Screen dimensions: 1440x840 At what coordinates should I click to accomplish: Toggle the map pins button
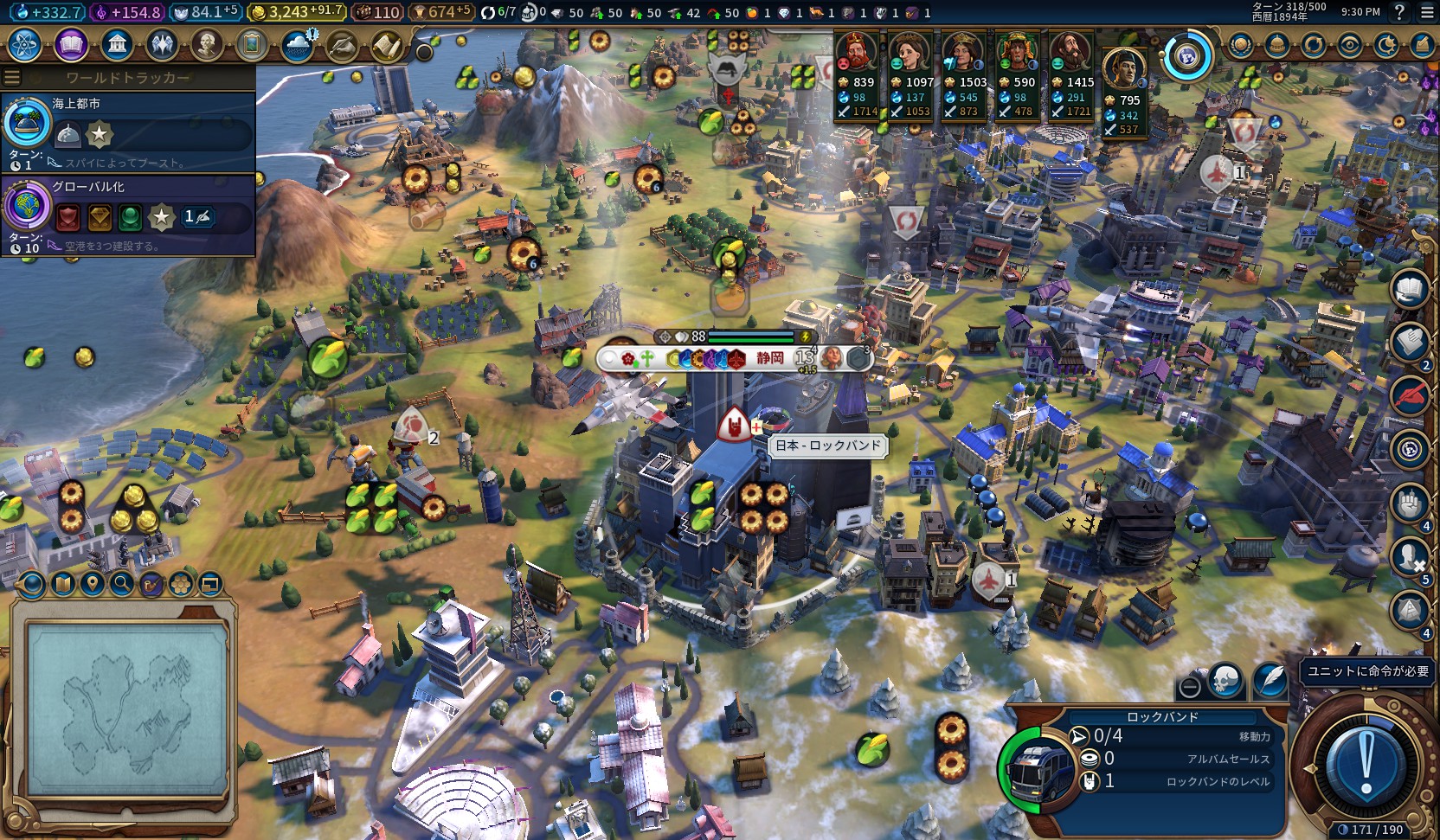(92, 584)
